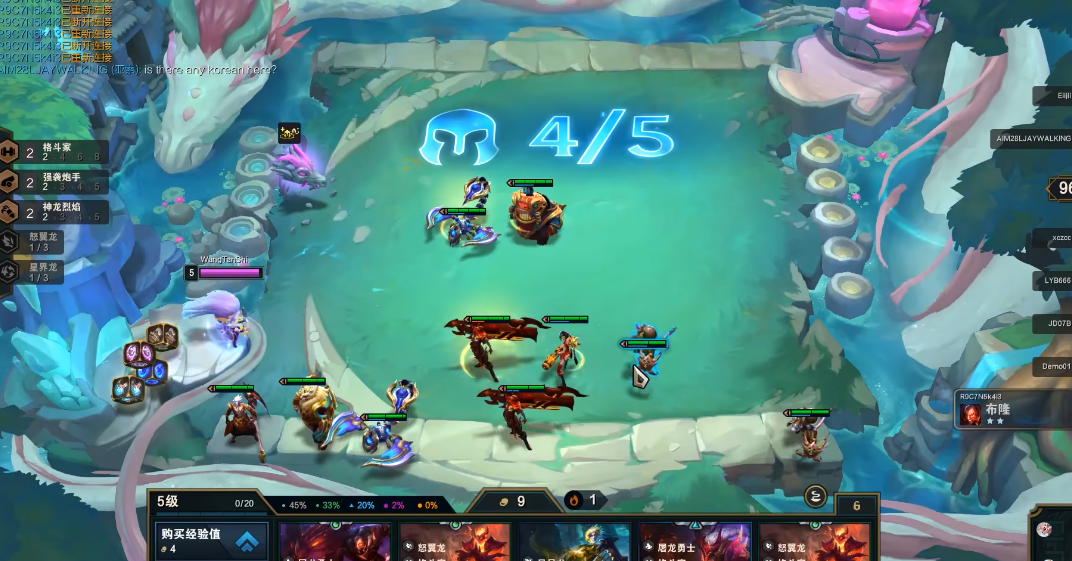This screenshot has width=1072, height=561.
Task: Select the 强袭炮手 trait entry
Action: (55, 182)
